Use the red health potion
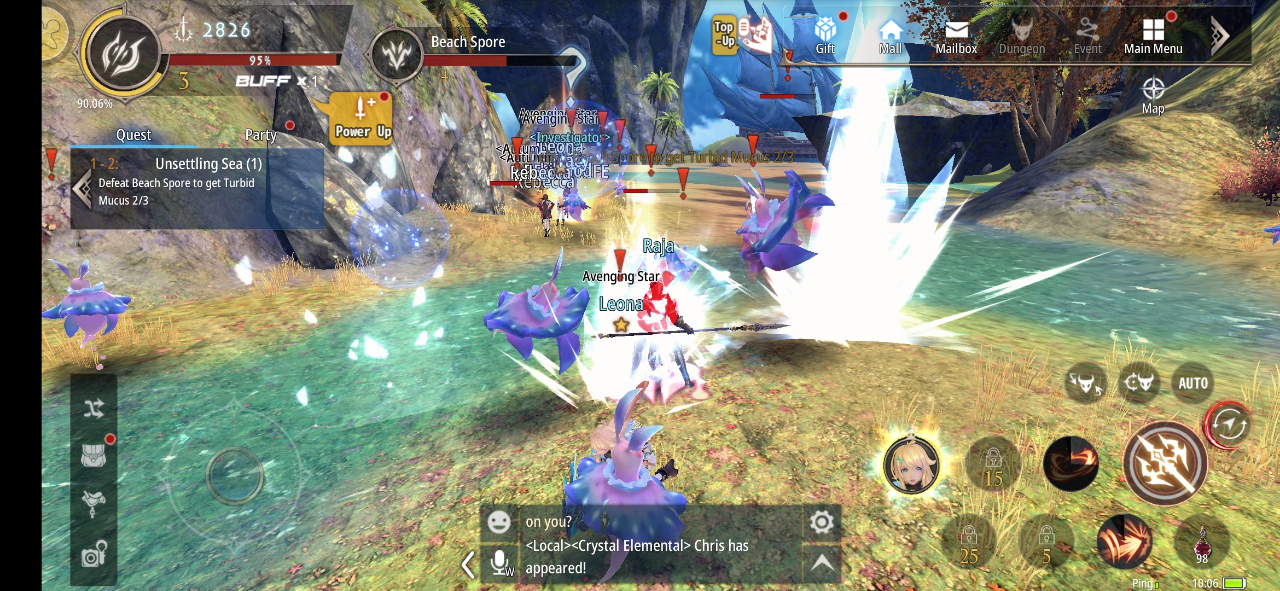 point(1201,543)
